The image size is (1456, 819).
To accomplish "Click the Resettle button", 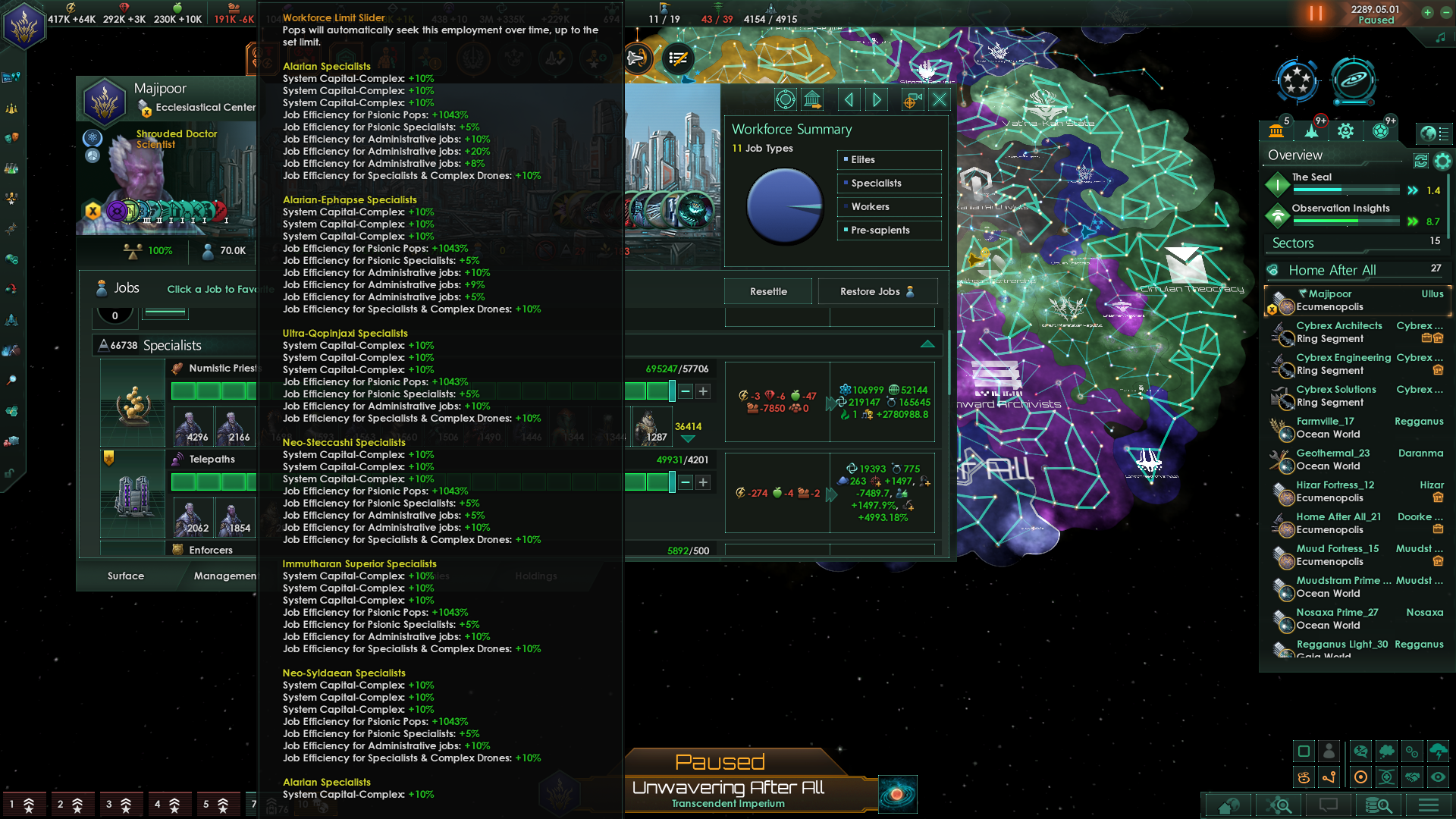I will point(767,291).
